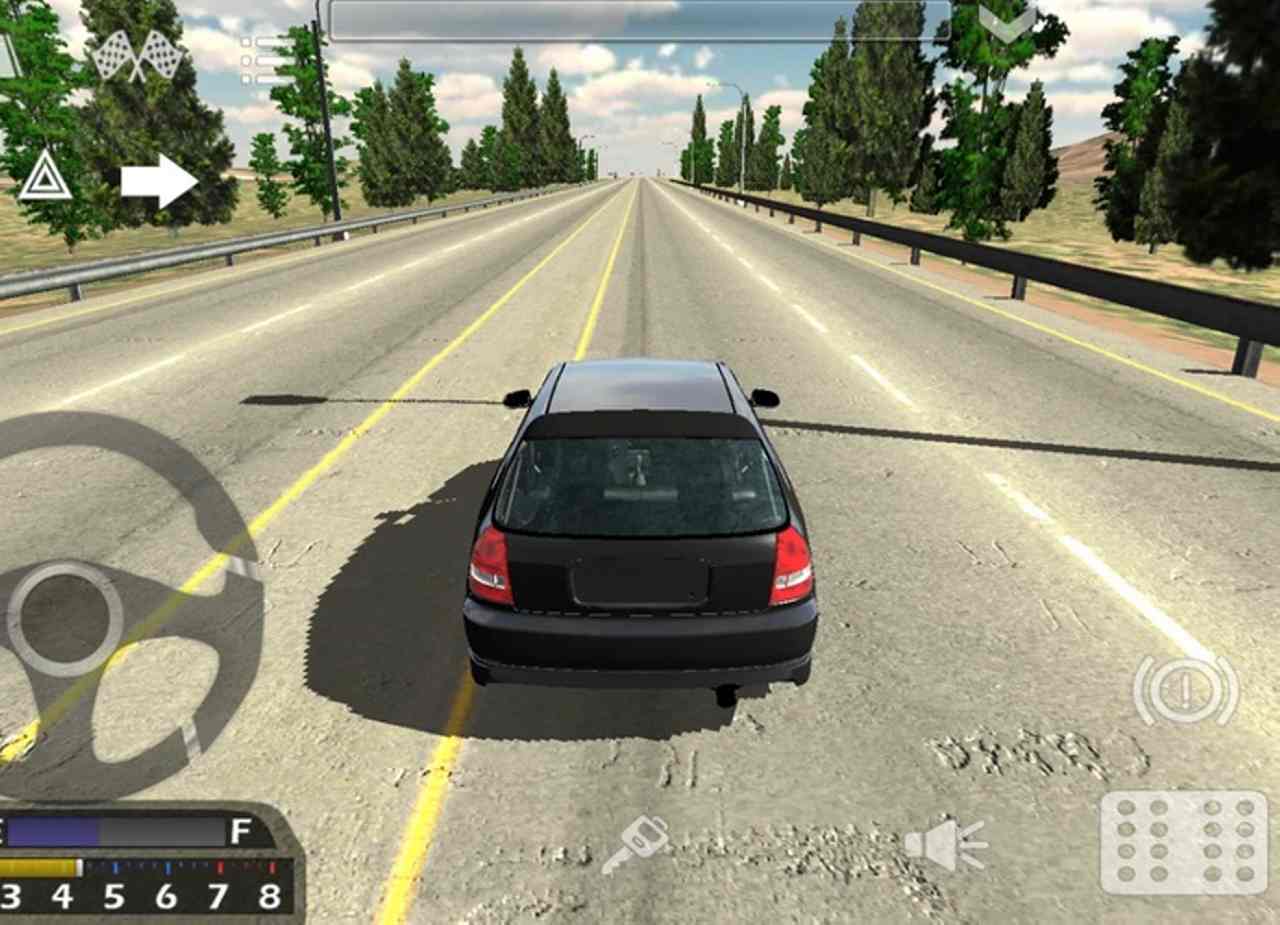The height and width of the screenshot is (925, 1280).
Task: Activate the right turn signal arrow
Action: [x=158, y=181]
